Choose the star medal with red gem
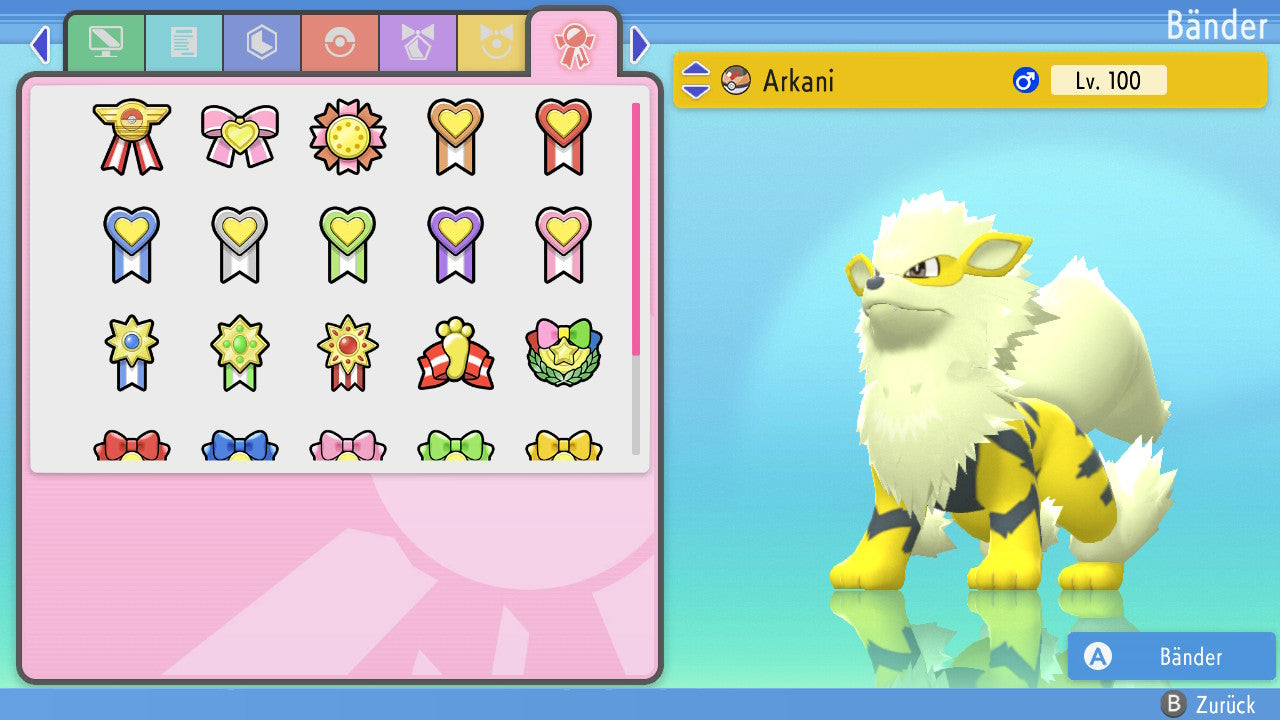The width and height of the screenshot is (1280, 720). pos(348,354)
